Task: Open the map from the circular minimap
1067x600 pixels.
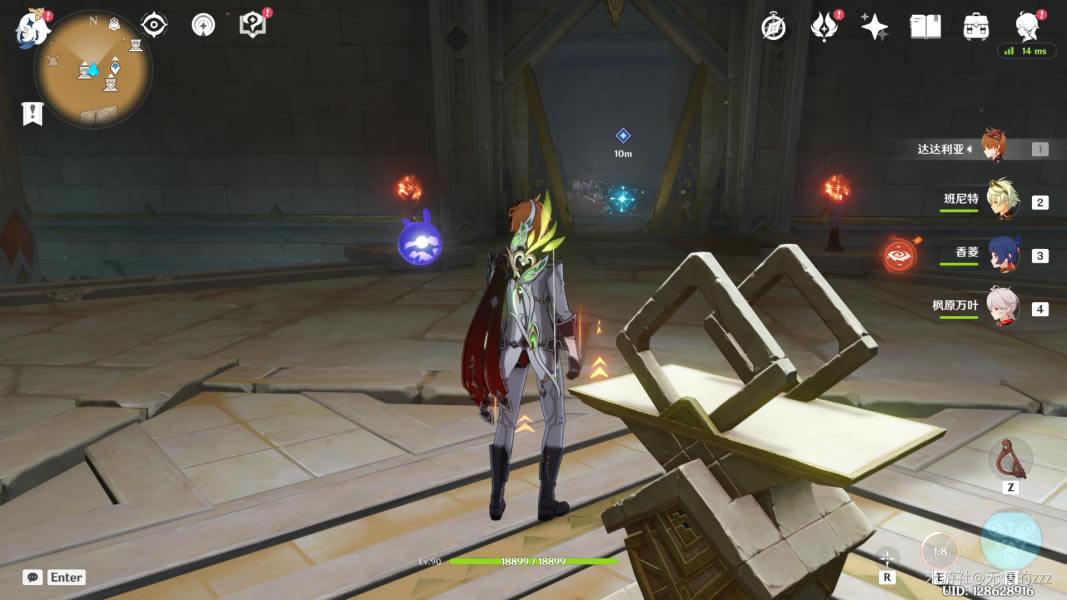Action: point(93,69)
